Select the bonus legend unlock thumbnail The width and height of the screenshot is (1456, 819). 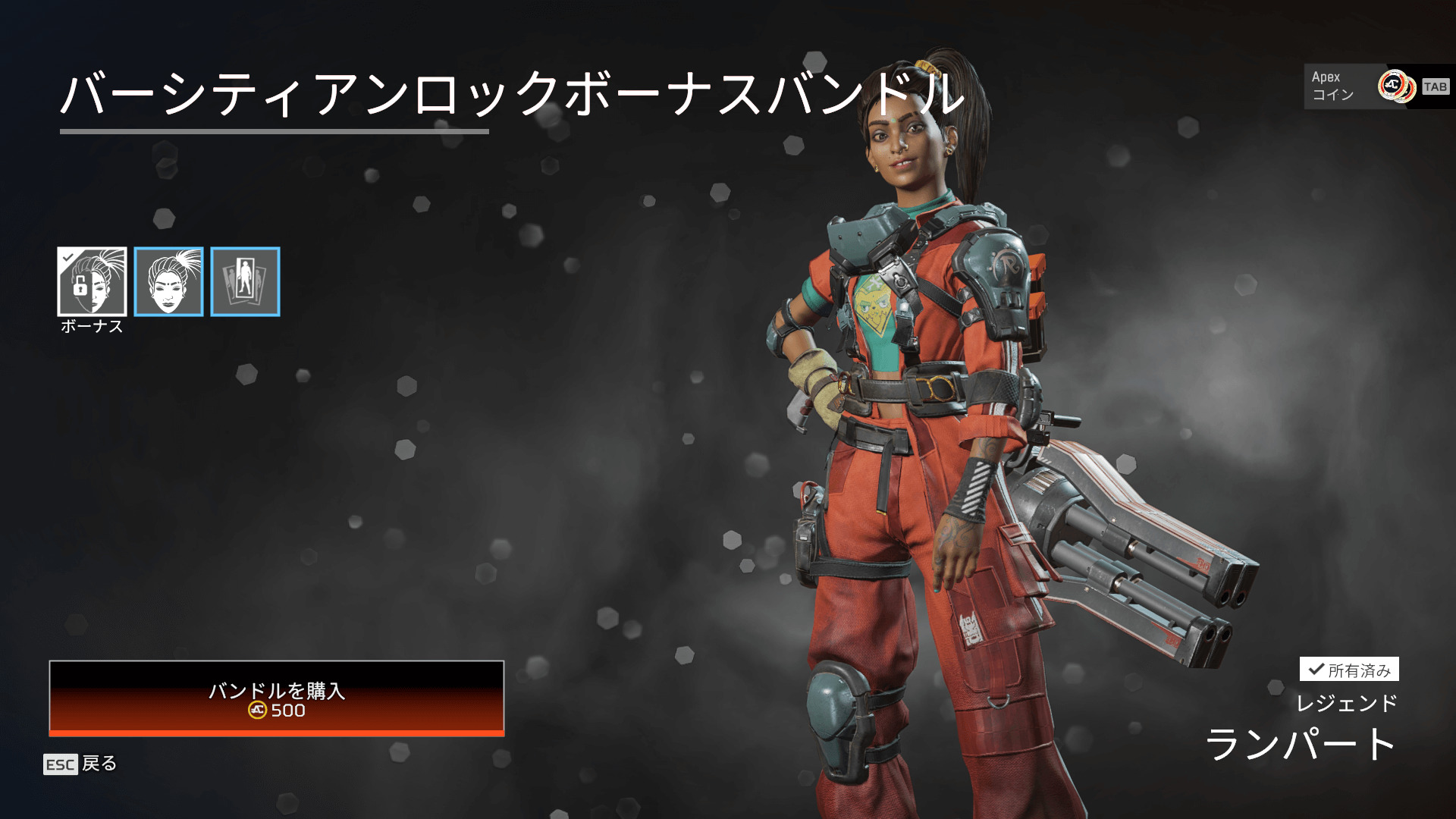tap(92, 281)
